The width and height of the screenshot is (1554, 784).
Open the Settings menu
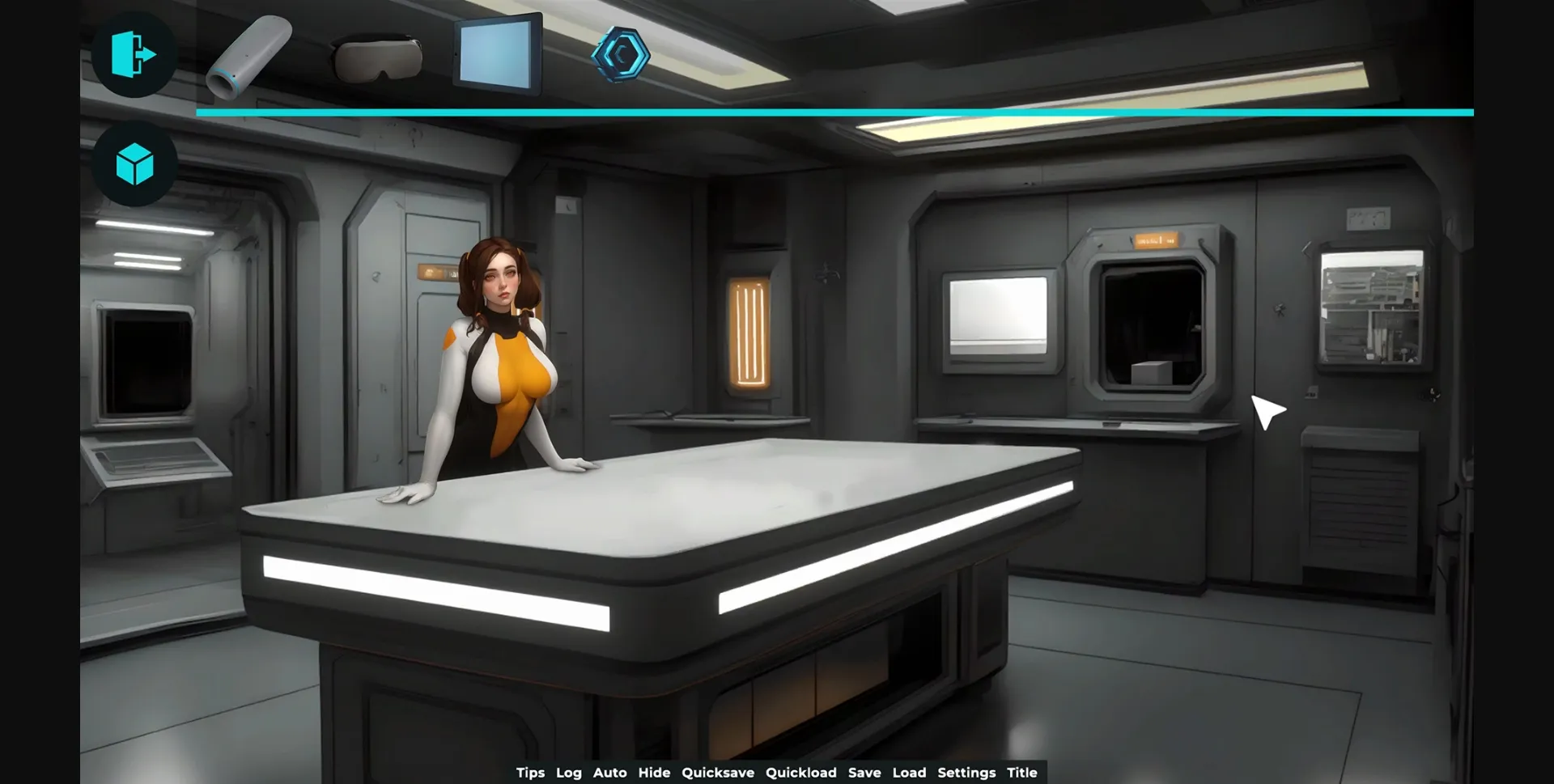967,773
